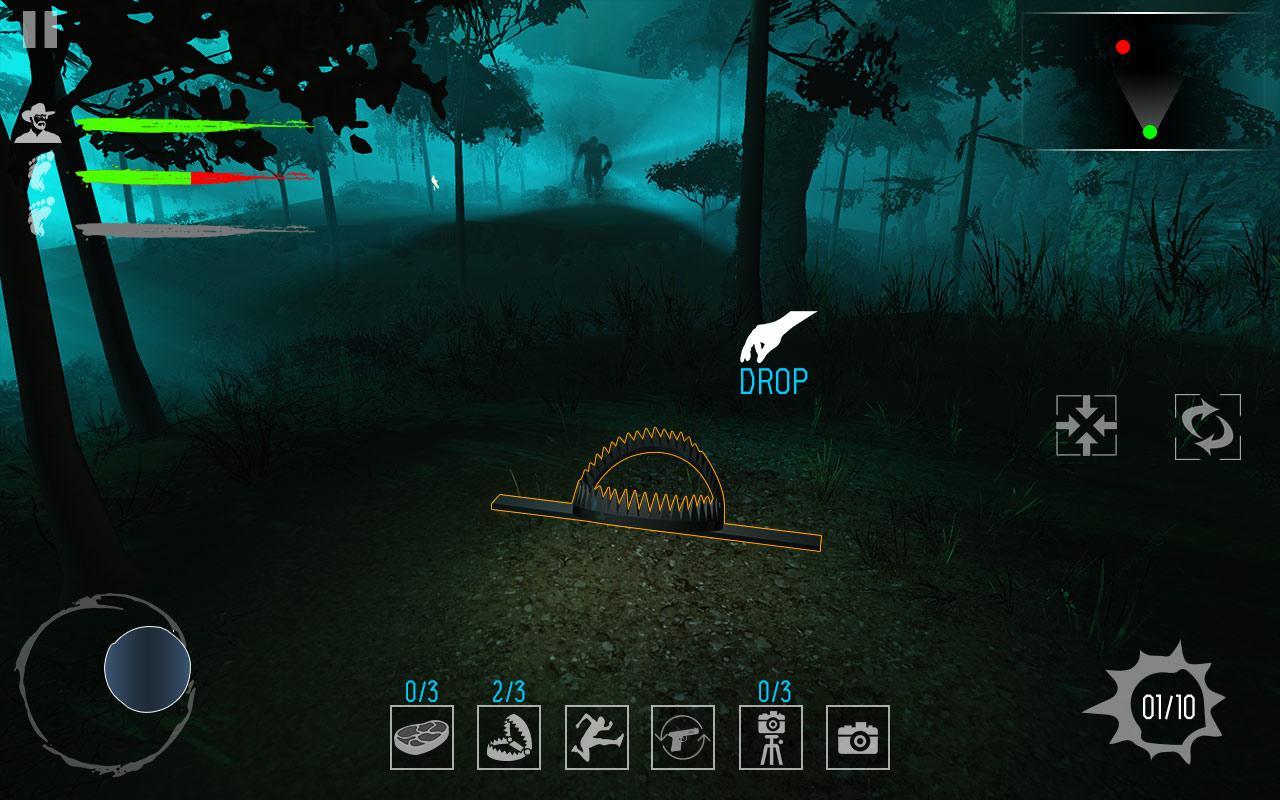1280x800 pixels.
Task: Activate the inward arrows aim button
Action: point(1086,426)
